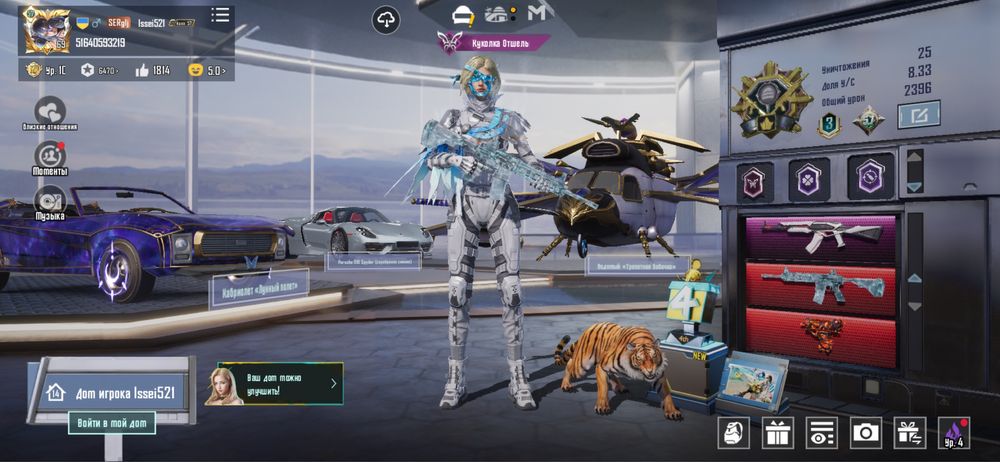Viewport: 1000px width, 462px height.
Task: Open the "M" tab at the top
Action: pos(538,14)
